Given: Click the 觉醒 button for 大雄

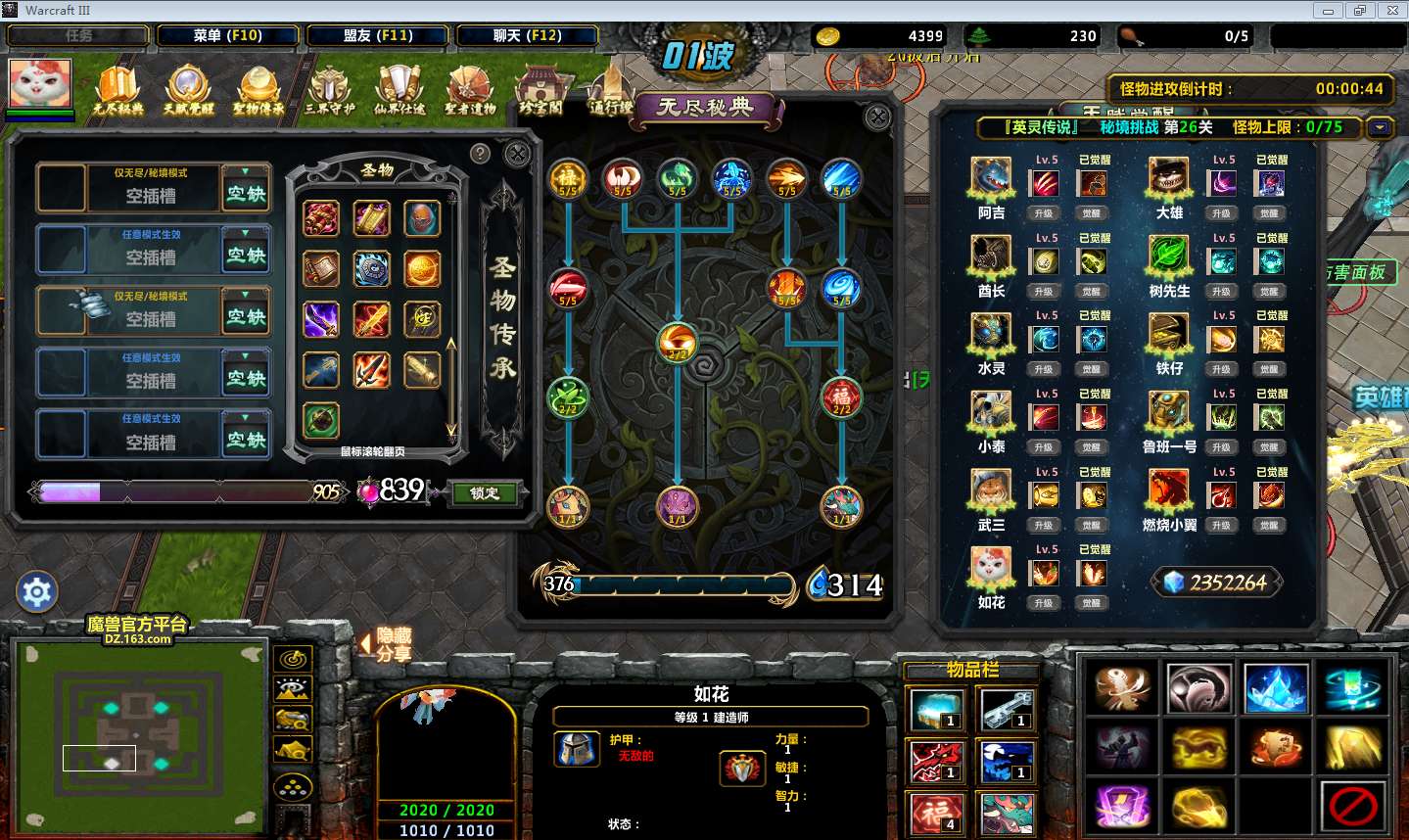Looking at the screenshot, I should coord(1269,213).
